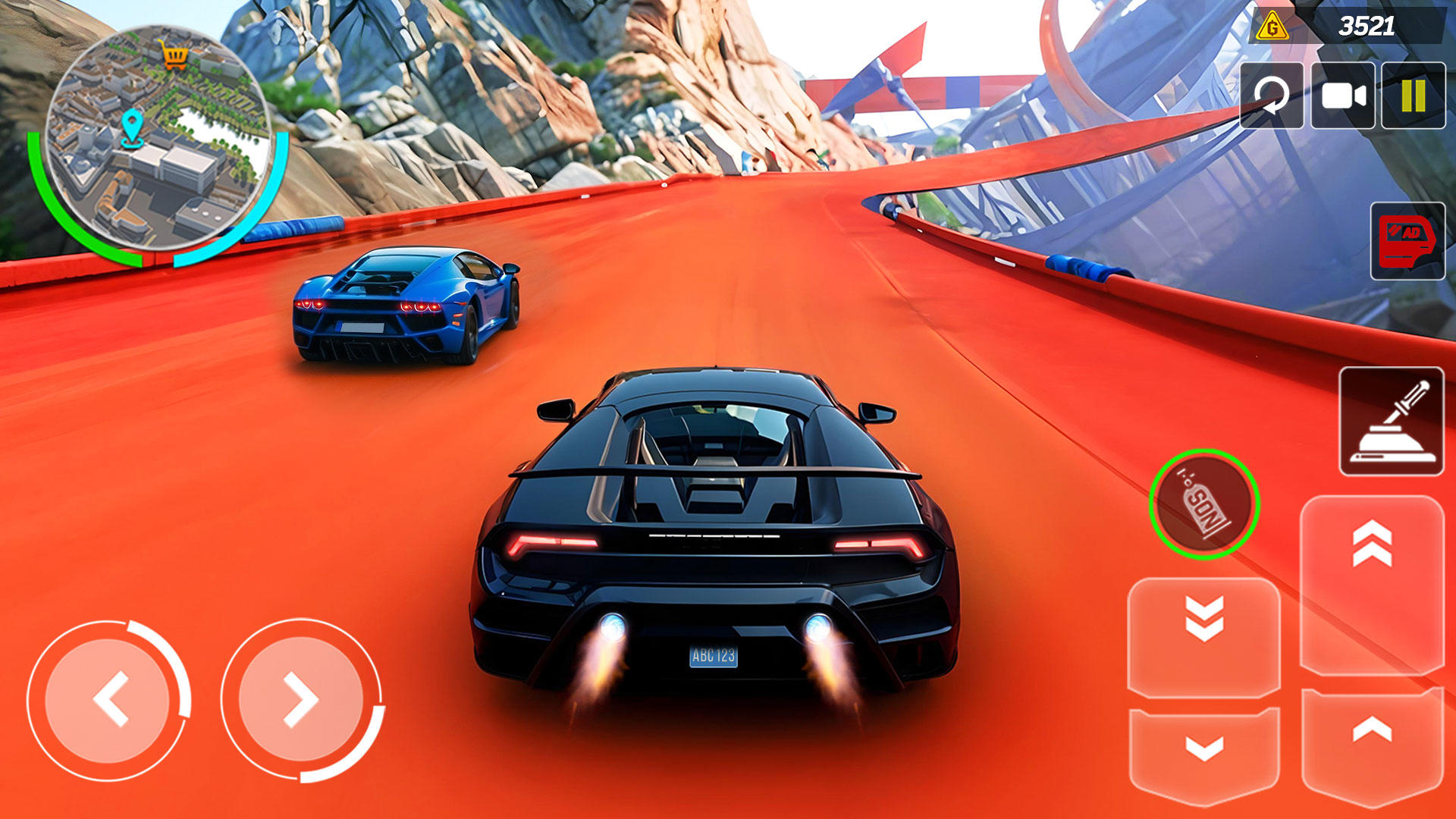Screen dimensions: 1456x819
Task: Toggle the video recording camera control
Action: pos(1343,95)
